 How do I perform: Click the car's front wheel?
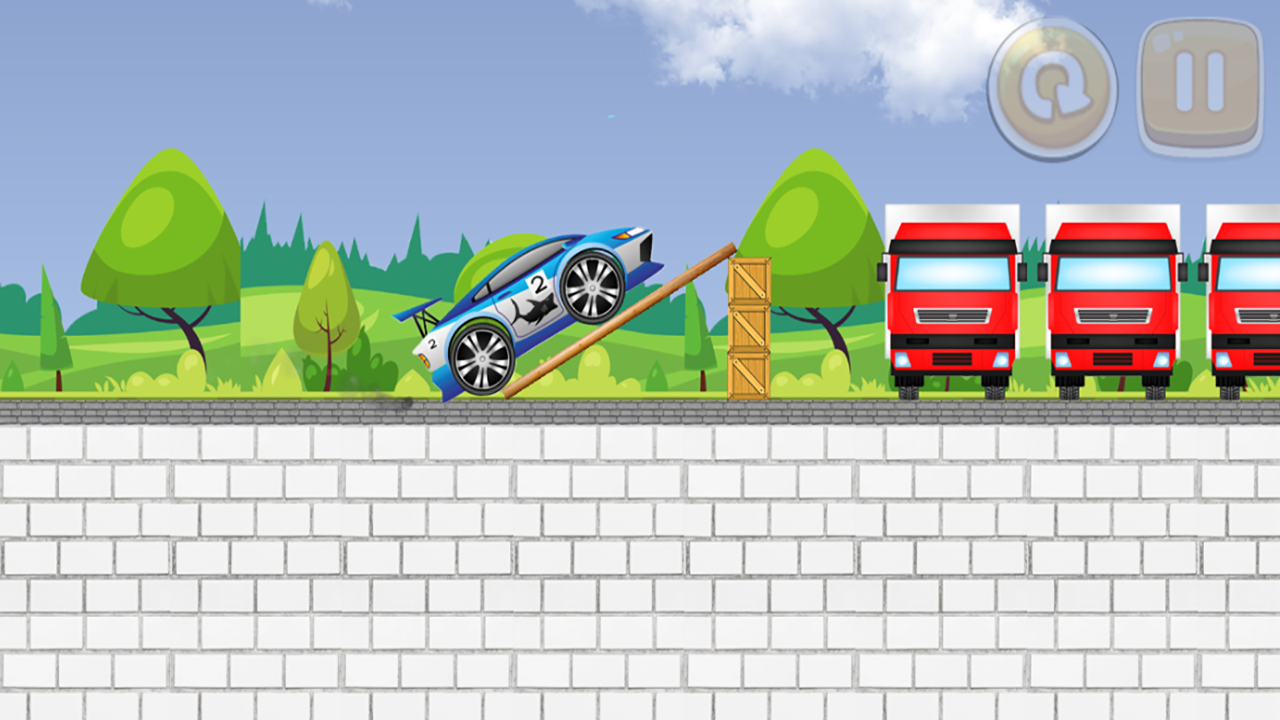pos(592,289)
